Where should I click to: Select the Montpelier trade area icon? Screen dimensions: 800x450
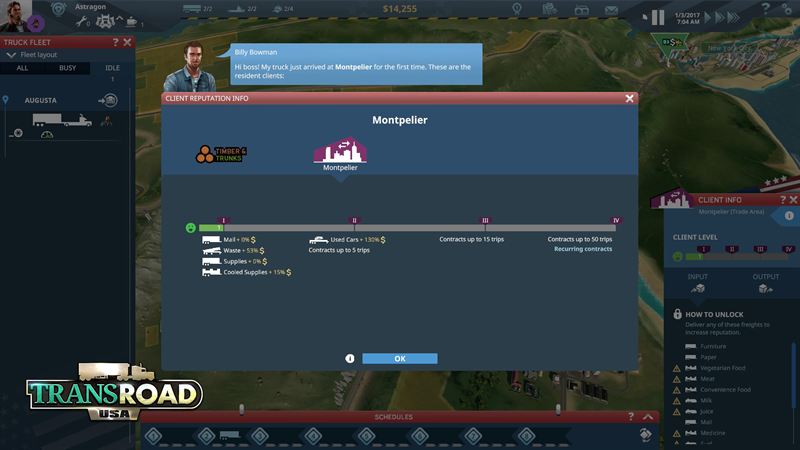pyautogui.click(x=339, y=153)
